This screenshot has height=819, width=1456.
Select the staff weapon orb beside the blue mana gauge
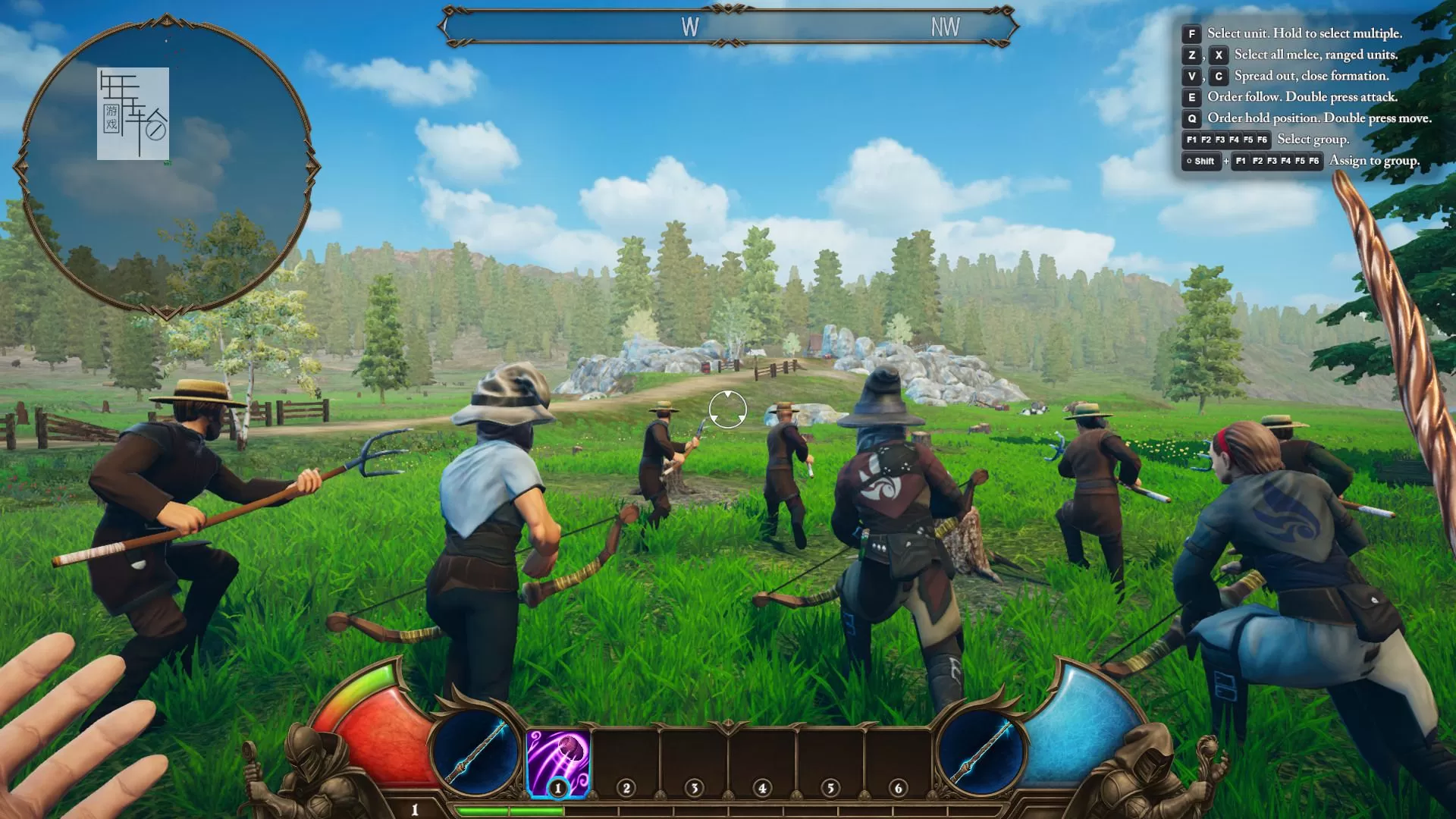[x=981, y=752]
